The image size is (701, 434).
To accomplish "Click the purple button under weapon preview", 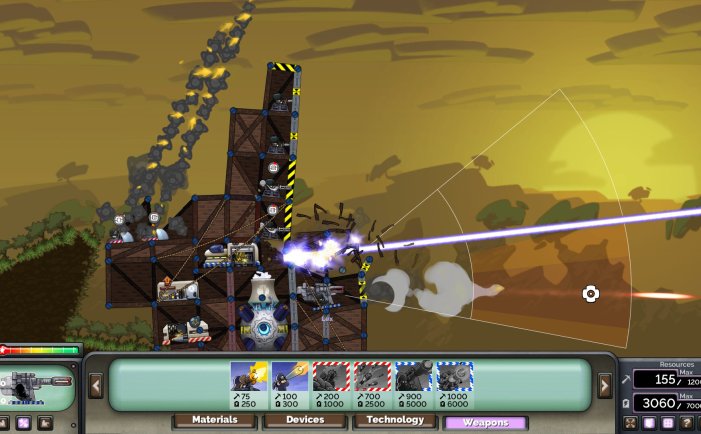I will pyautogui.click(x=22, y=423).
